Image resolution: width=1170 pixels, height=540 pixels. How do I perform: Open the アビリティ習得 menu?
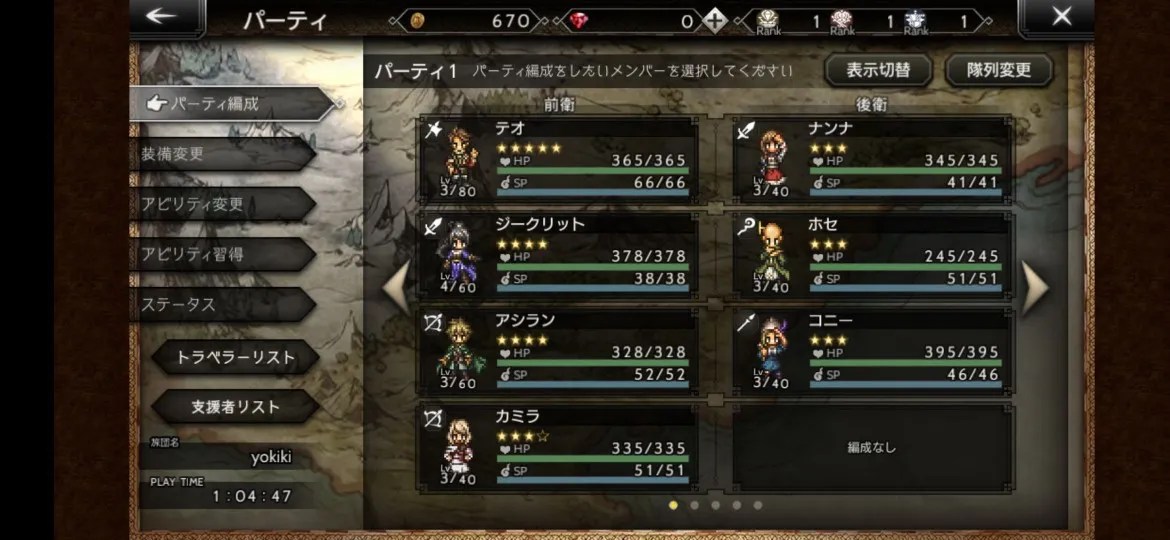pyautogui.click(x=222, y=254)
